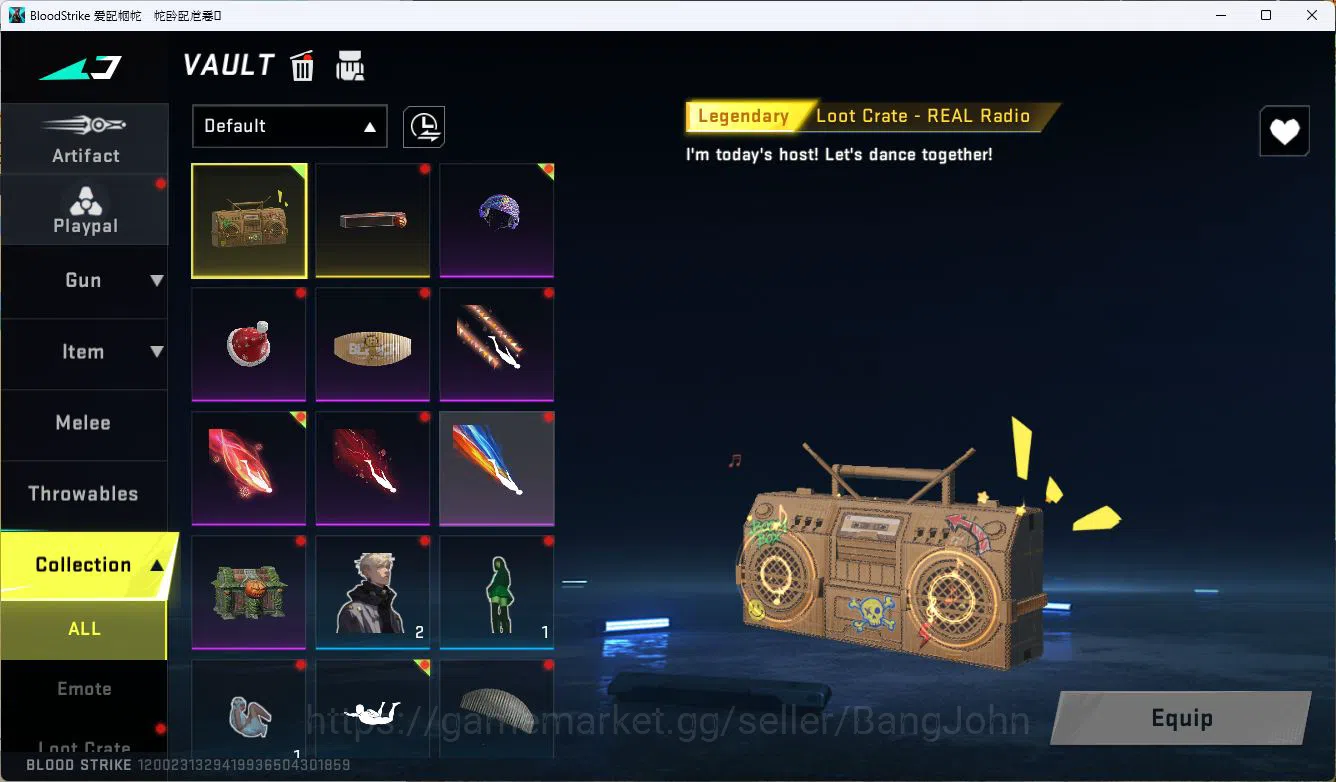The width and height of the screenshot is (1336, 782).
Task: Open the Artifact section in sidebar
Action: [x=85, y=140]
